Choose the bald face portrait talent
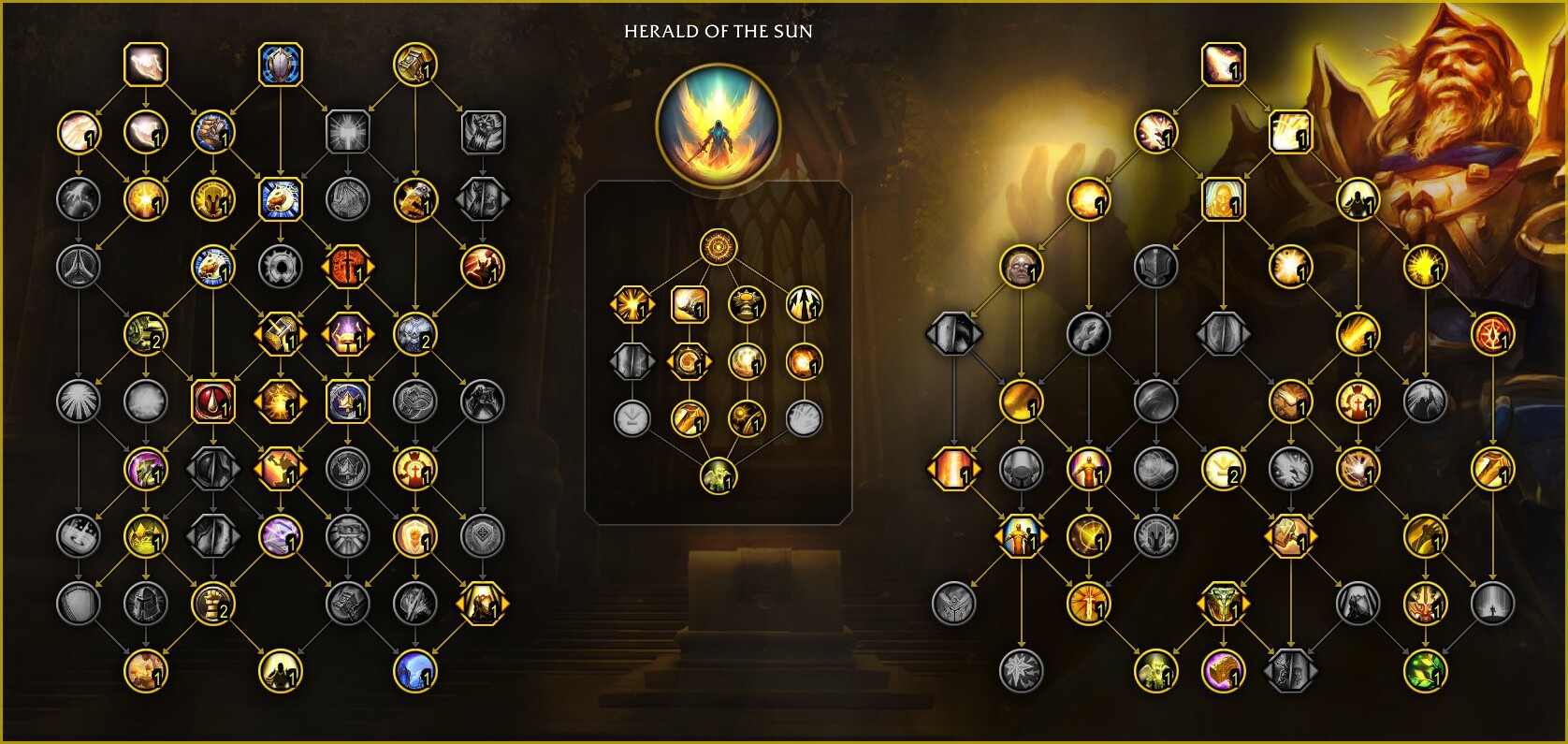 click(x=1021, y=268)
